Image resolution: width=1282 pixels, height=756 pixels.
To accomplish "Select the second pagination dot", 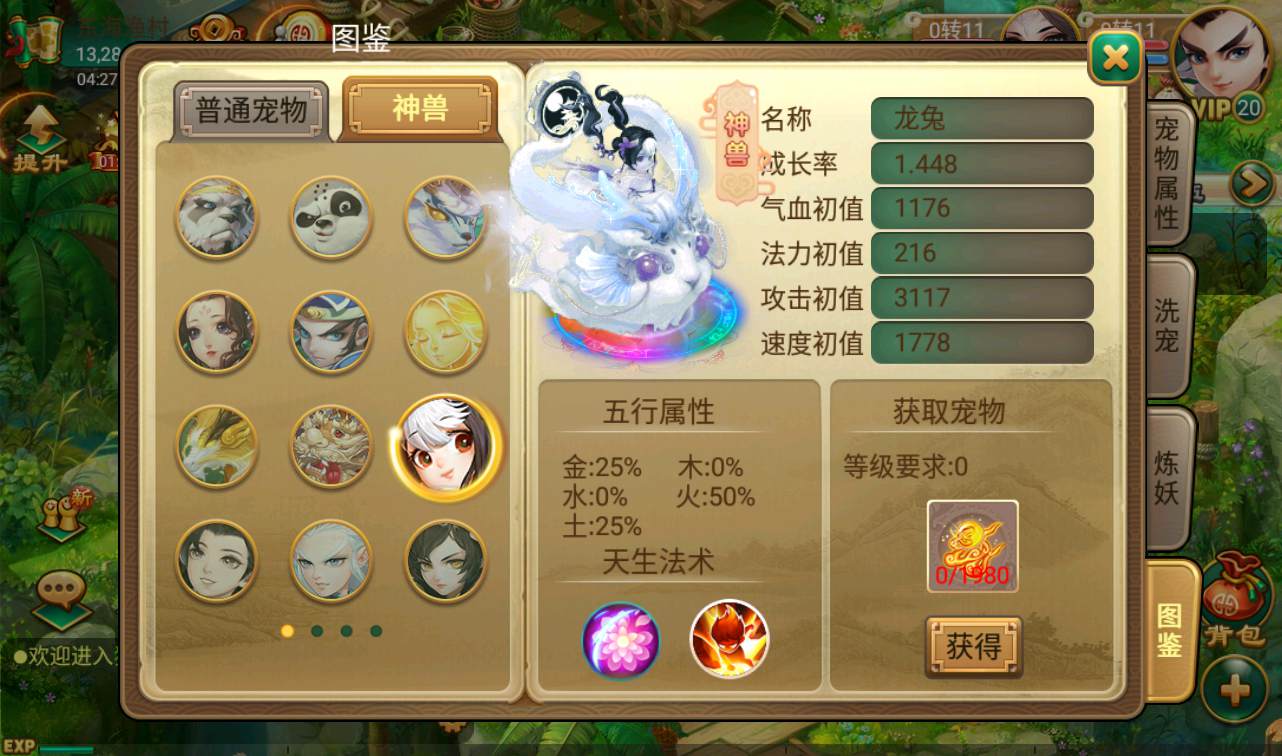I will pos(315,631).
